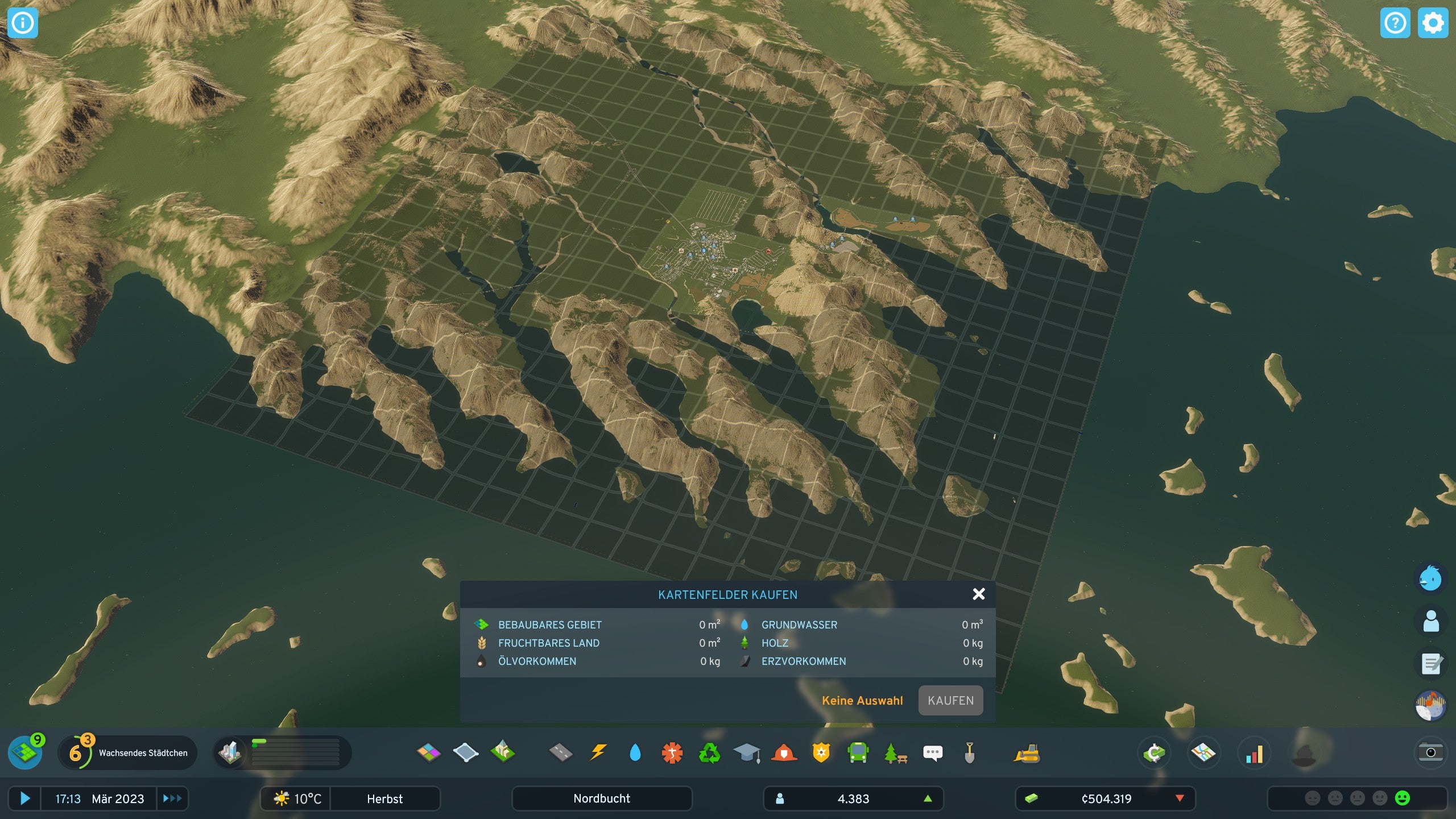The width and height of the screenshot is (1456, 819).
Task: Open the Water and sewage menu
Action: click(x=635, y=752)
